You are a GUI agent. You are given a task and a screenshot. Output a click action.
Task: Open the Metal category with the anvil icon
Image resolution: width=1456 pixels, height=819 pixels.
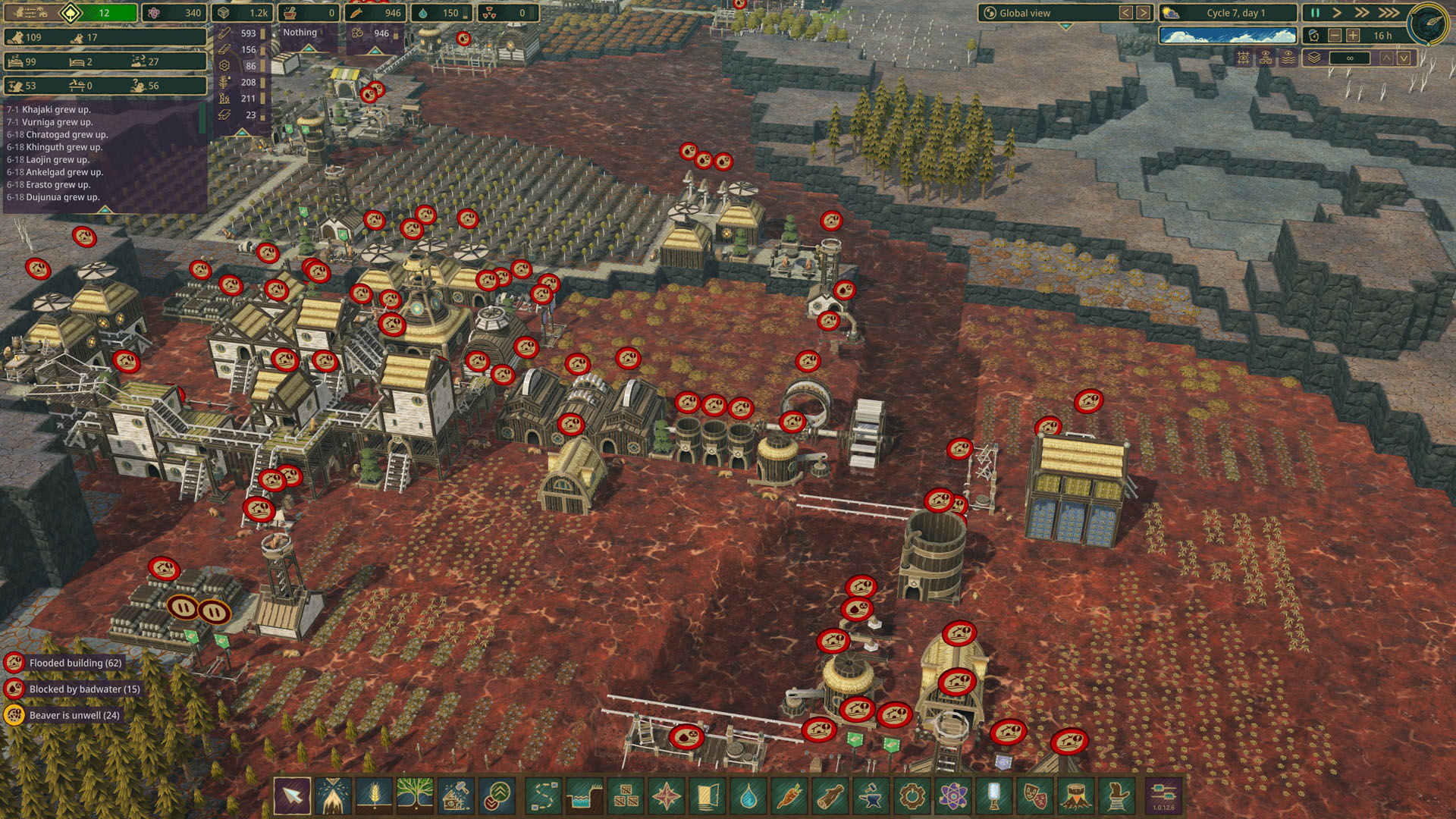pos(871,796)
